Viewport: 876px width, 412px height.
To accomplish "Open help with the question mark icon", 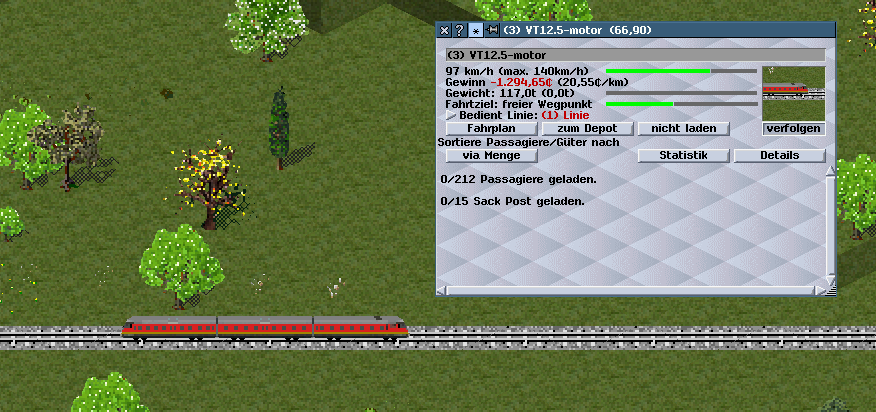I will 459,31.
